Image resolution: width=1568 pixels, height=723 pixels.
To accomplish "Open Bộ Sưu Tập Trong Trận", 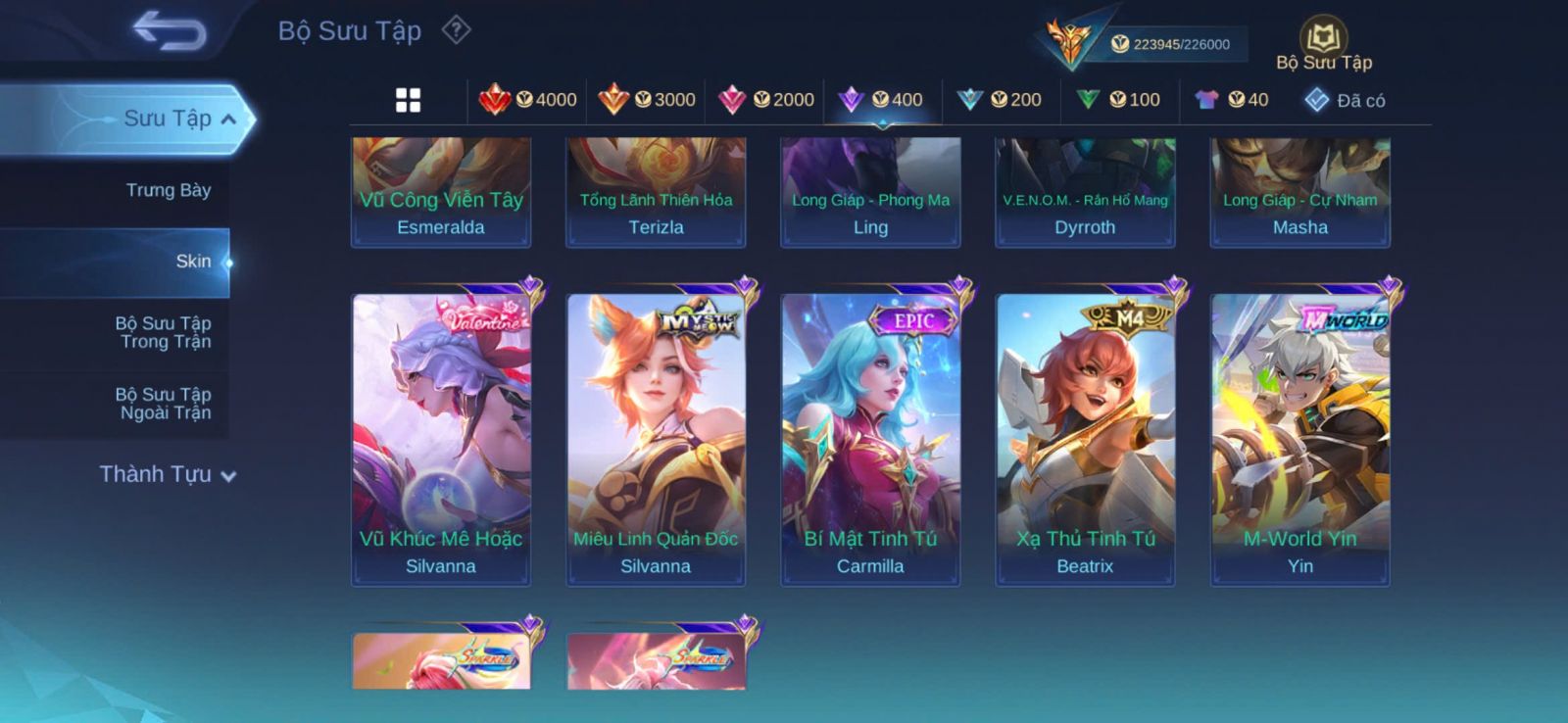I will point(164,332).
